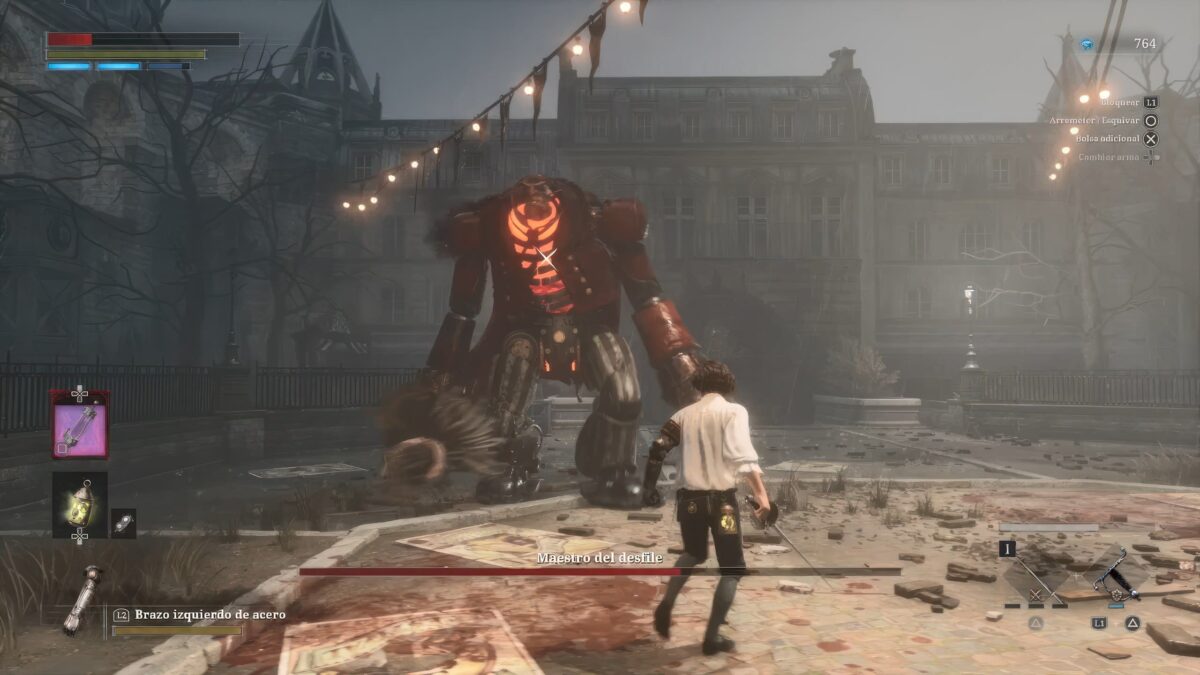
Task: Select the pink pulse cell item slot
Action: click(x=80, y=424)
